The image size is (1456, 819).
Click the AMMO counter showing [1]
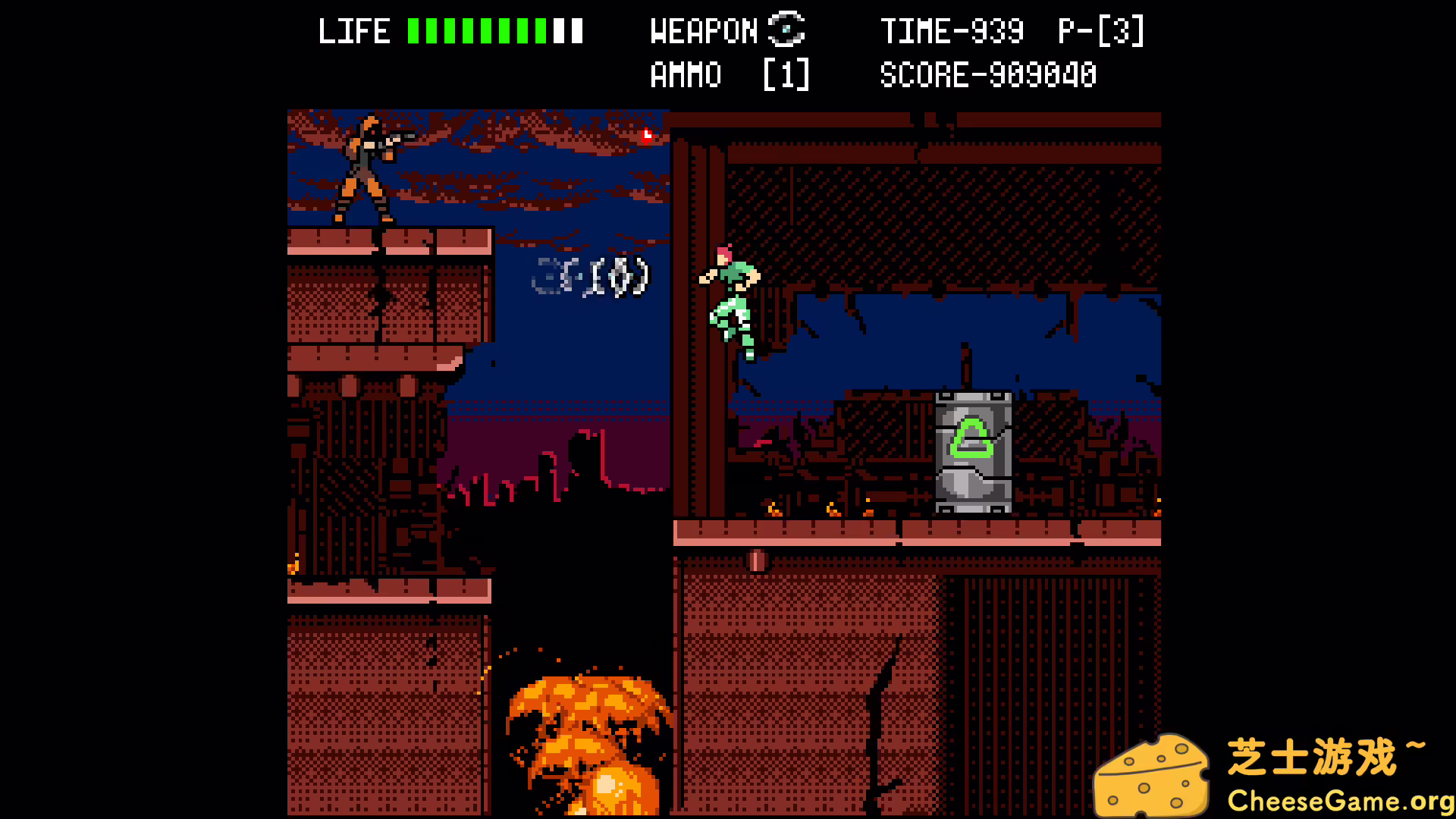point(785,74)
